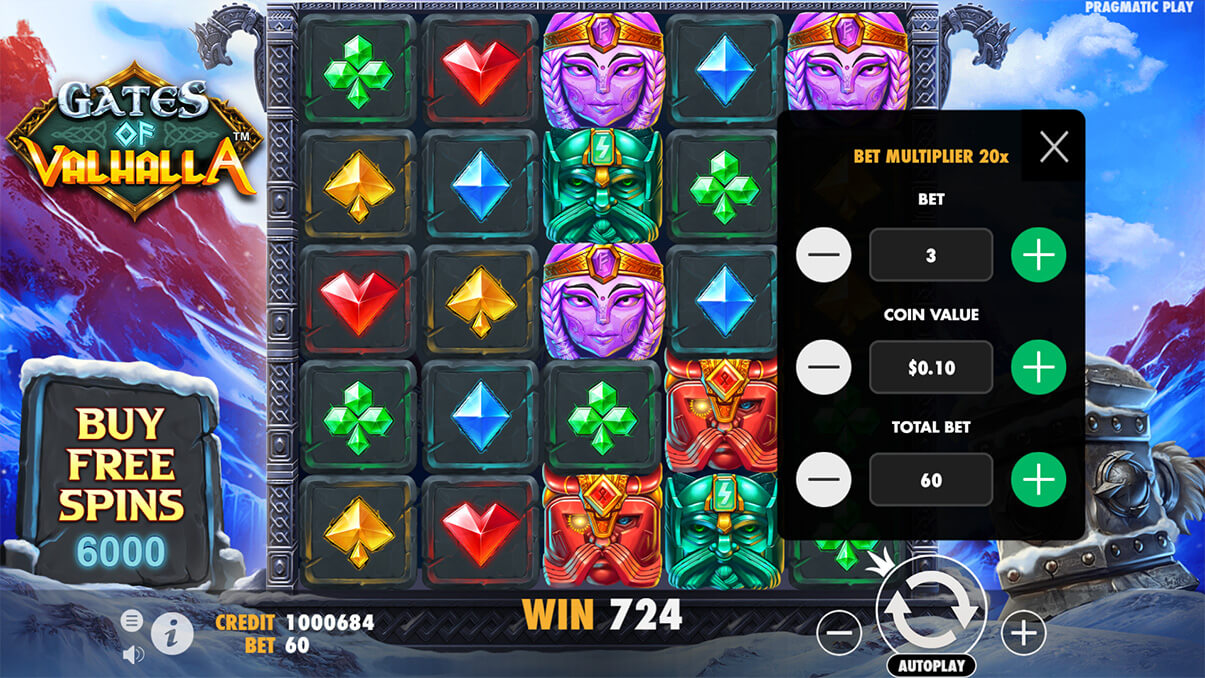The width and height of the screenshot is (1205, 678).
Task: Raise the Coin Value
Action: [1038, 368]
